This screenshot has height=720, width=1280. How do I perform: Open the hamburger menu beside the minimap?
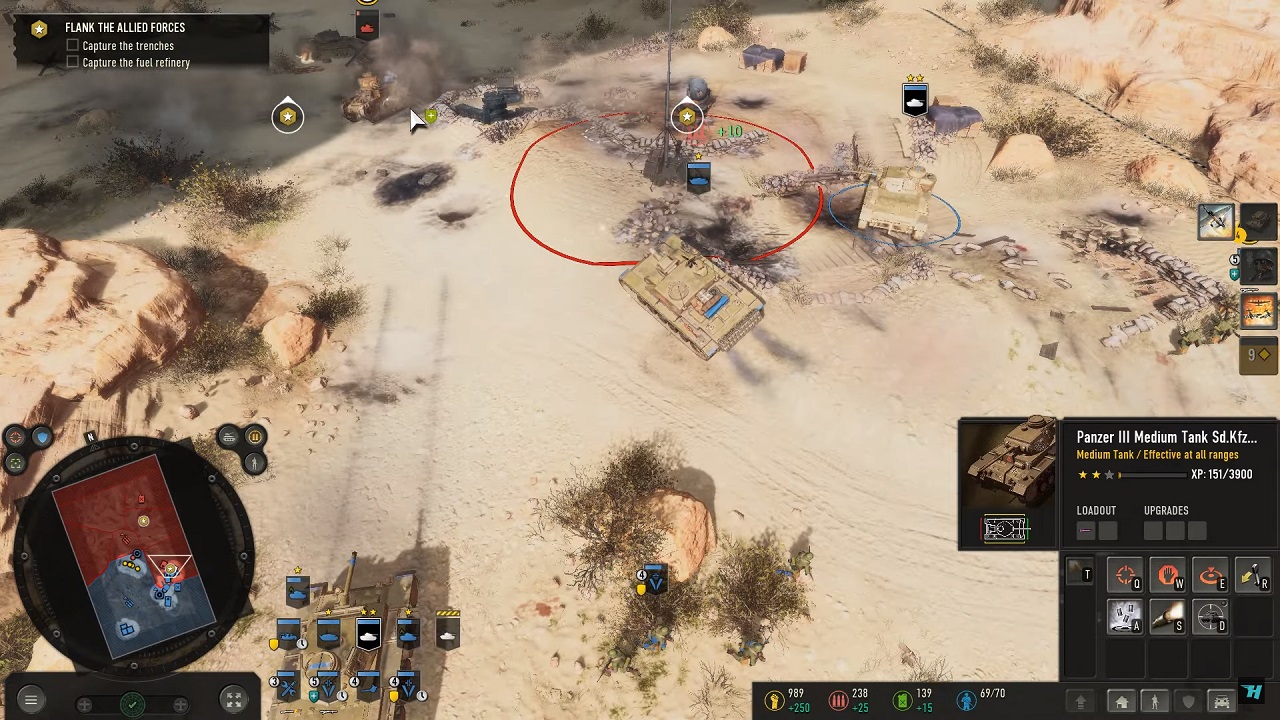pos(30,701)
